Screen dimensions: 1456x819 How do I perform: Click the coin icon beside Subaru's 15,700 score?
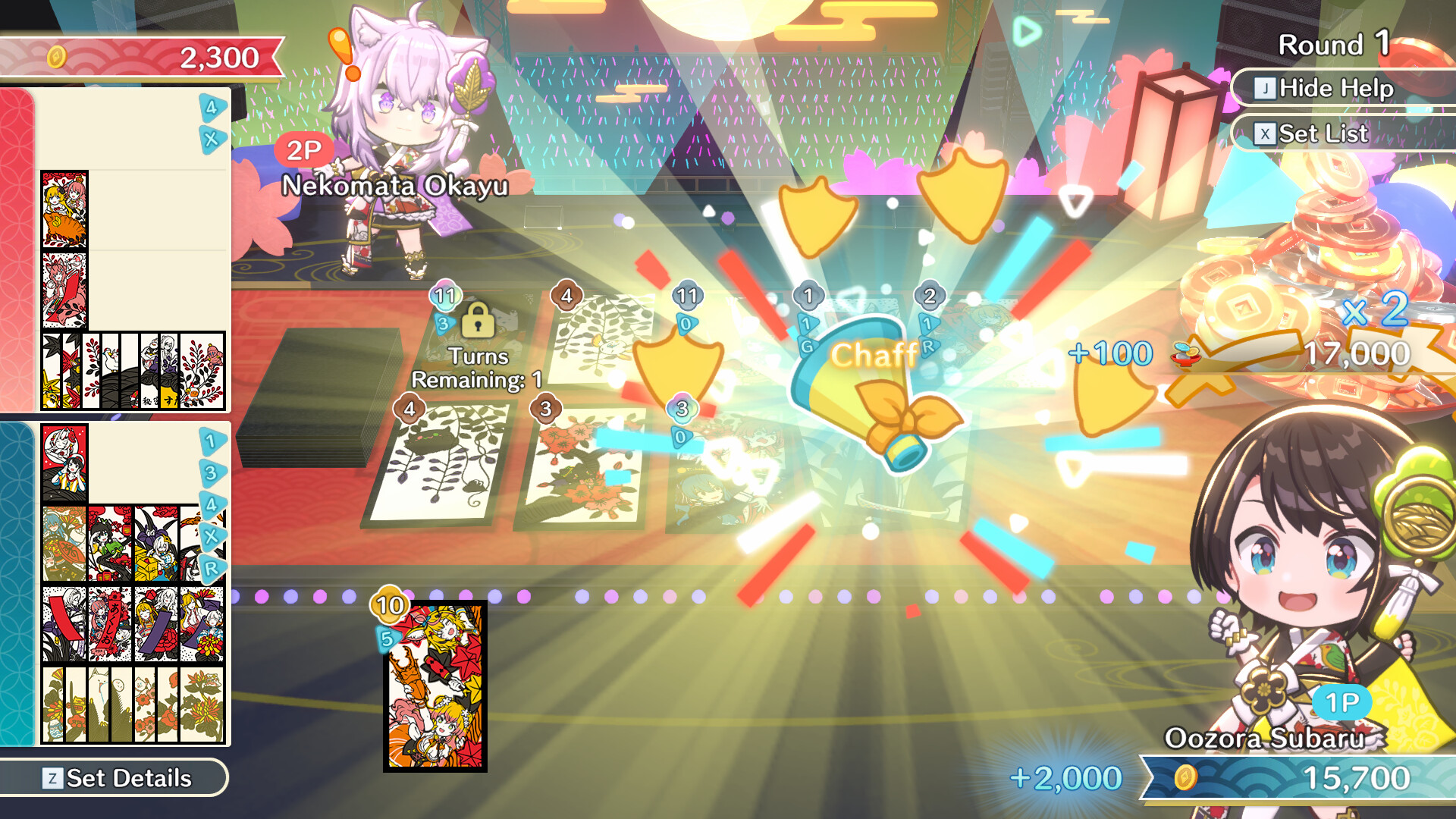coord(1185,777)
